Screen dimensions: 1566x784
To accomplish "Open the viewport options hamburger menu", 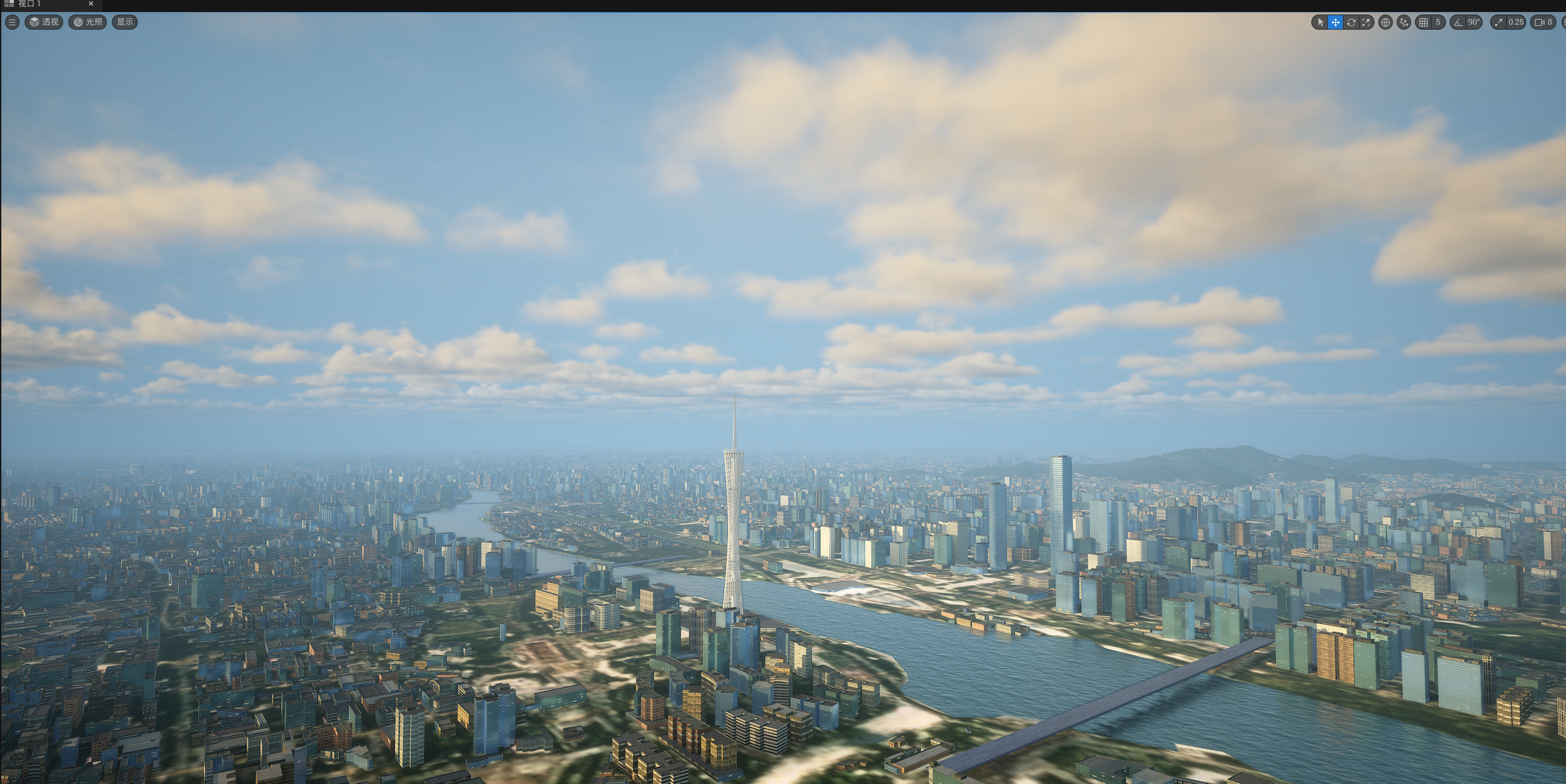I will click(12, 22).
